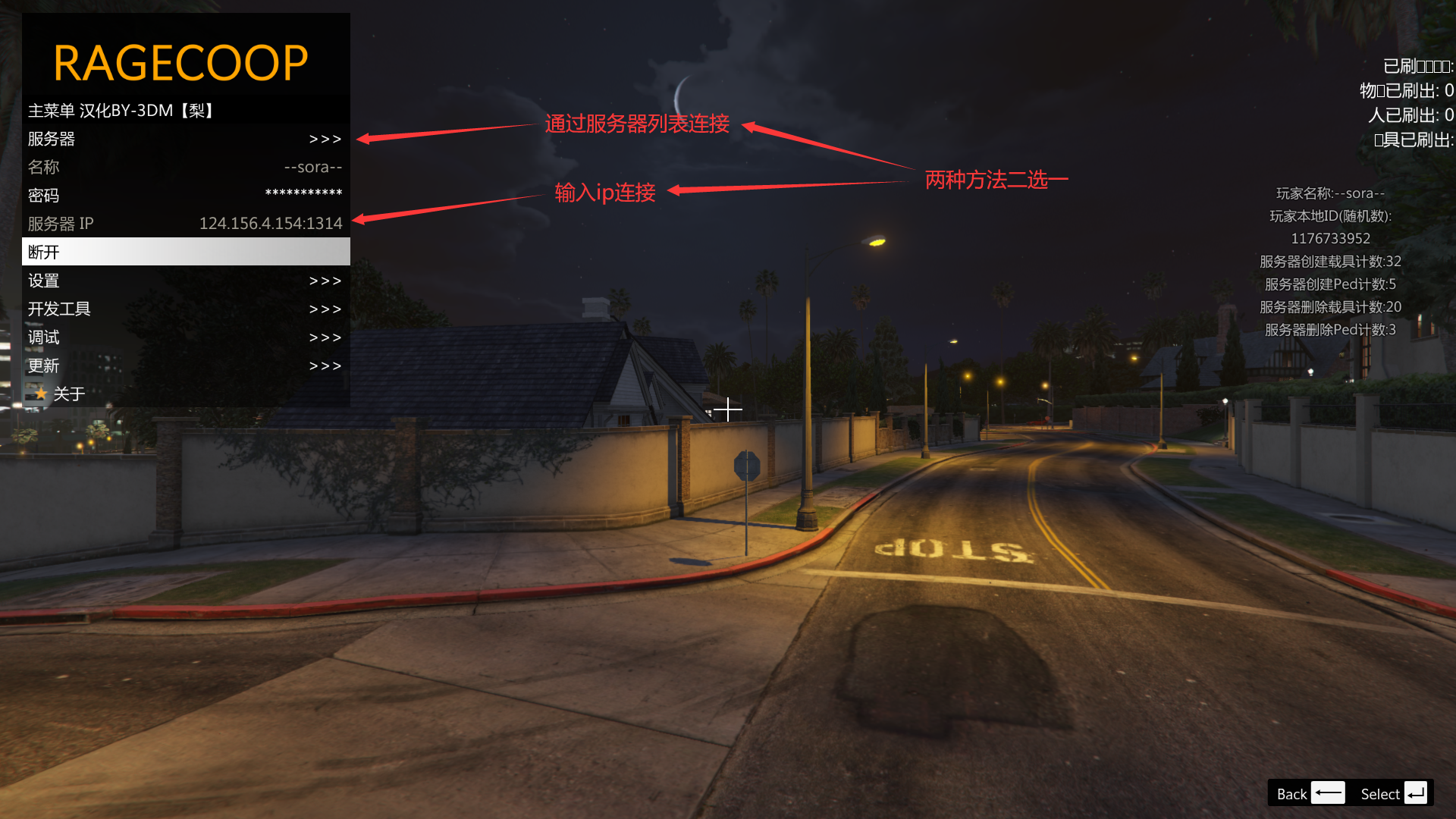This screenshot has height=819, width=1456.
Task: Click the highlighted 断开 disconnect entry
Action: pyautogui.click(x=185, y=252)
